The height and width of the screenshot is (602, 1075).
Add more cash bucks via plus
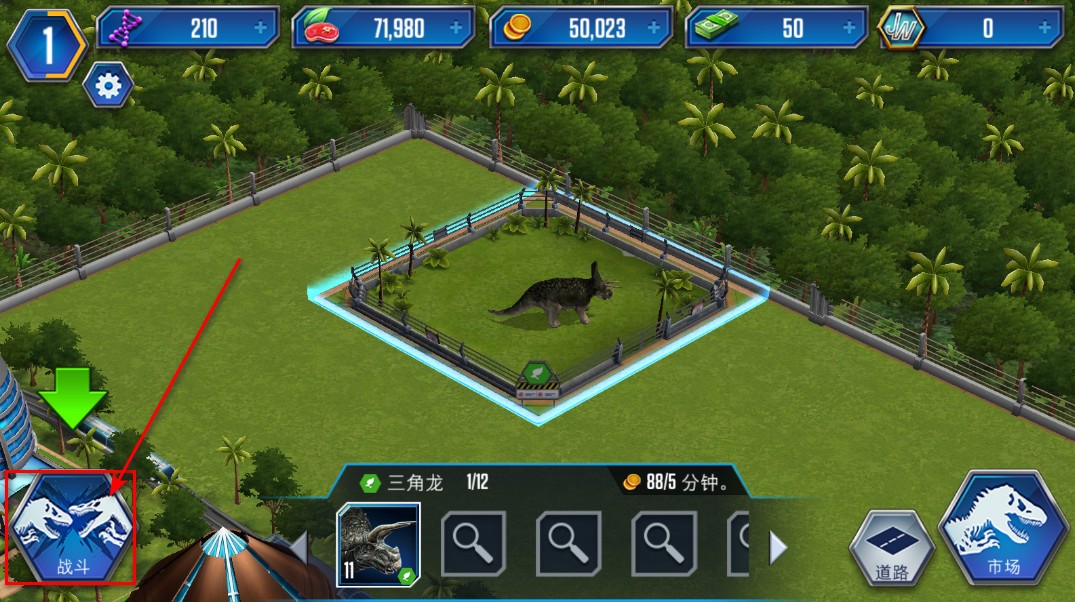point(849,29)
